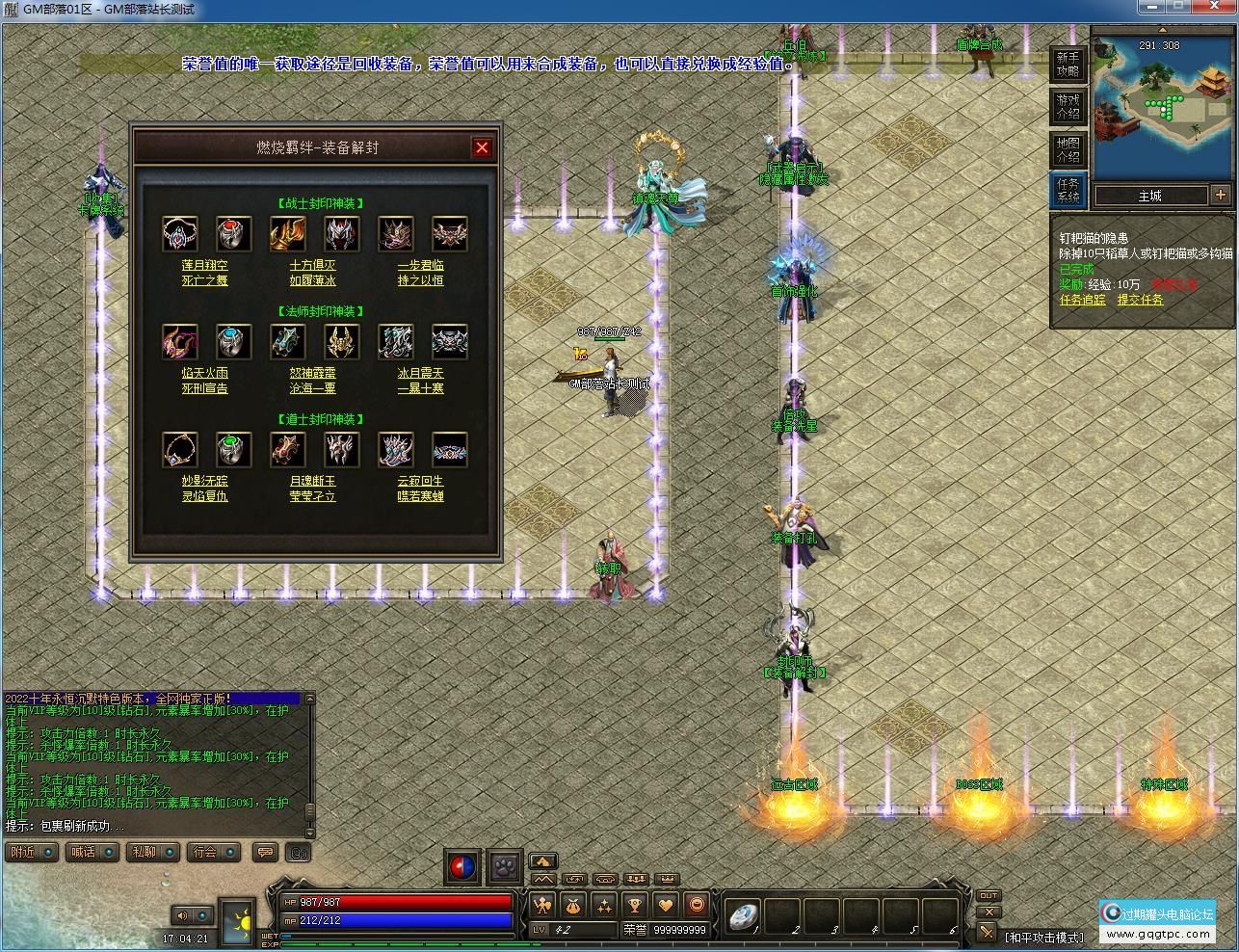Open the 新手攻略 beginner guide

tap(1068, 65)
